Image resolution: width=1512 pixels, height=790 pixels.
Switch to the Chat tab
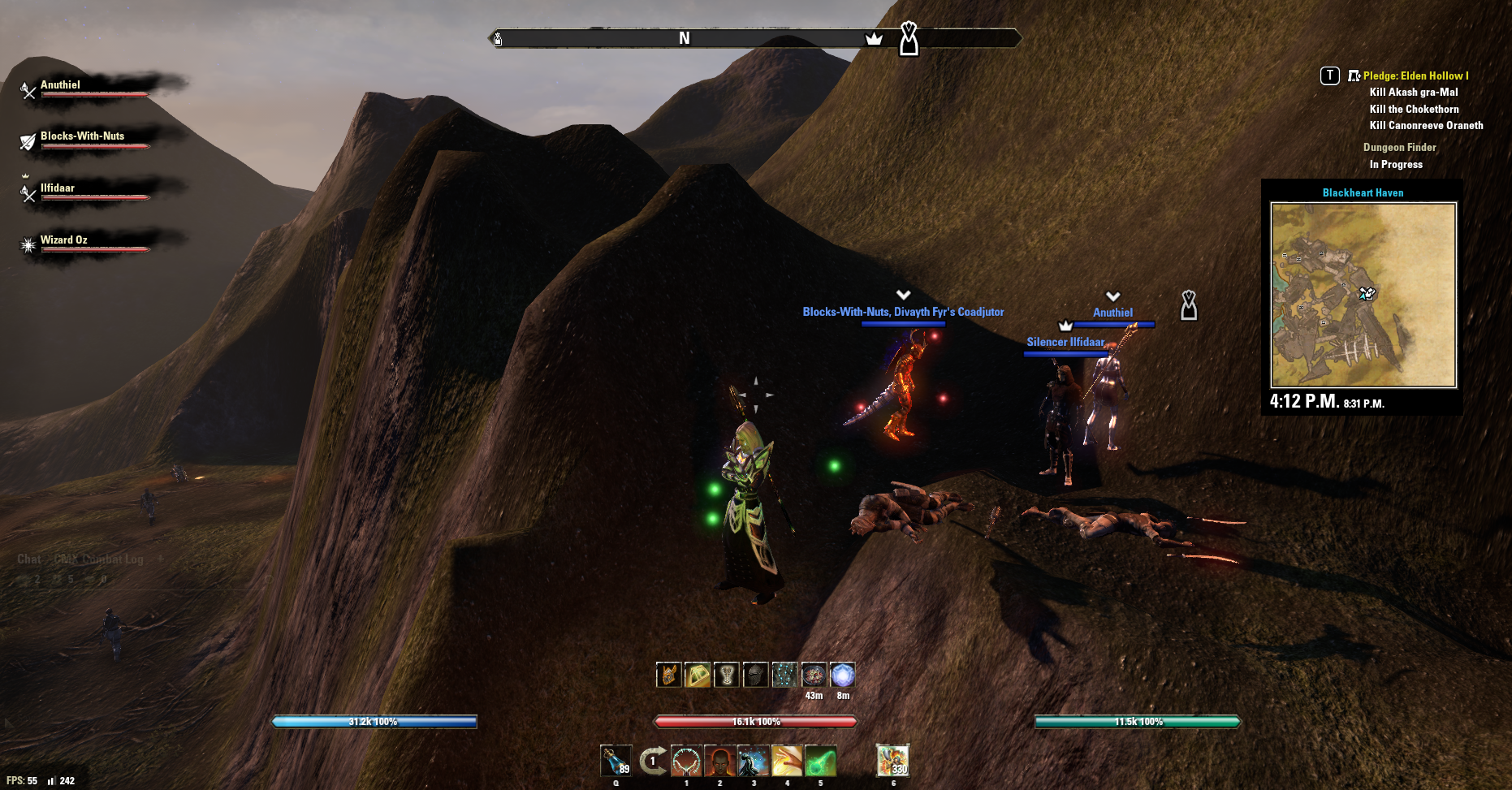pos(28,559)
